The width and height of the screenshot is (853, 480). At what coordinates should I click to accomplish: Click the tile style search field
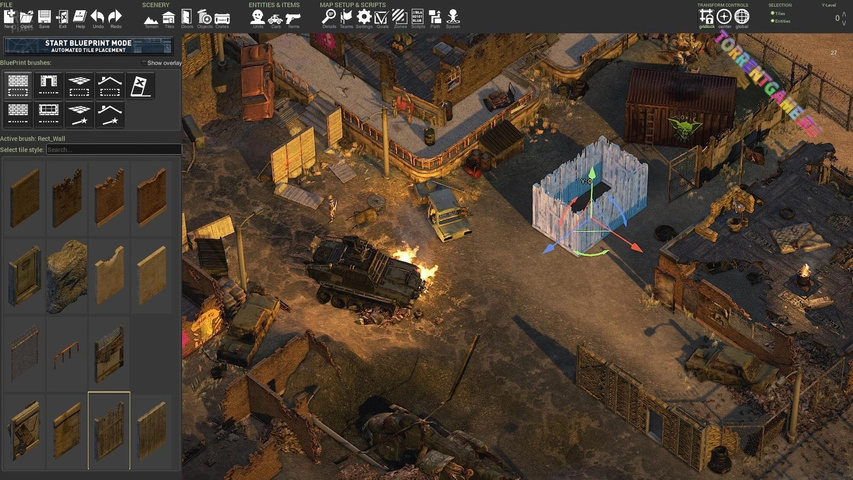[x=113, y=150]
